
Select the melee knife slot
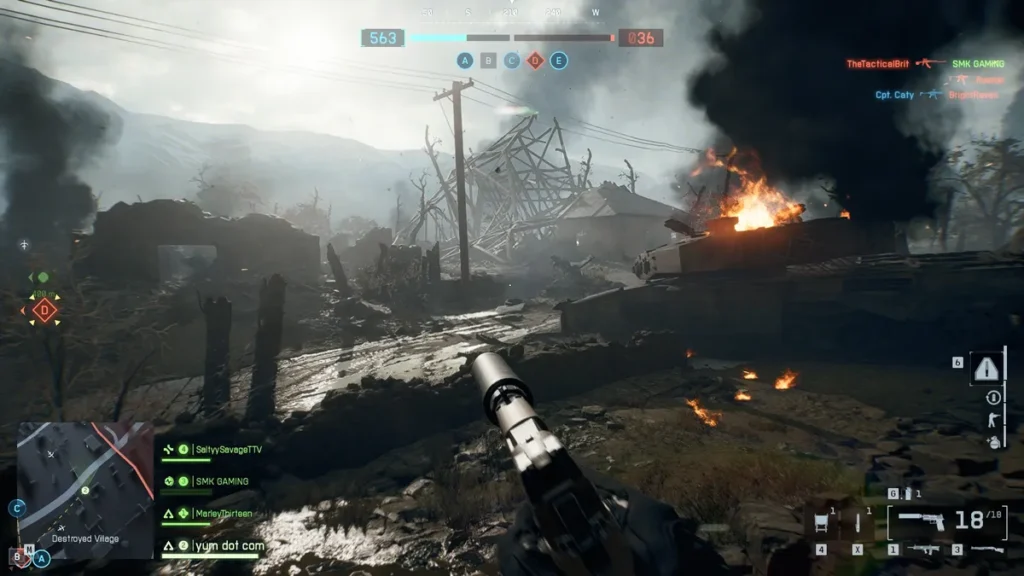tap(858, 522)
